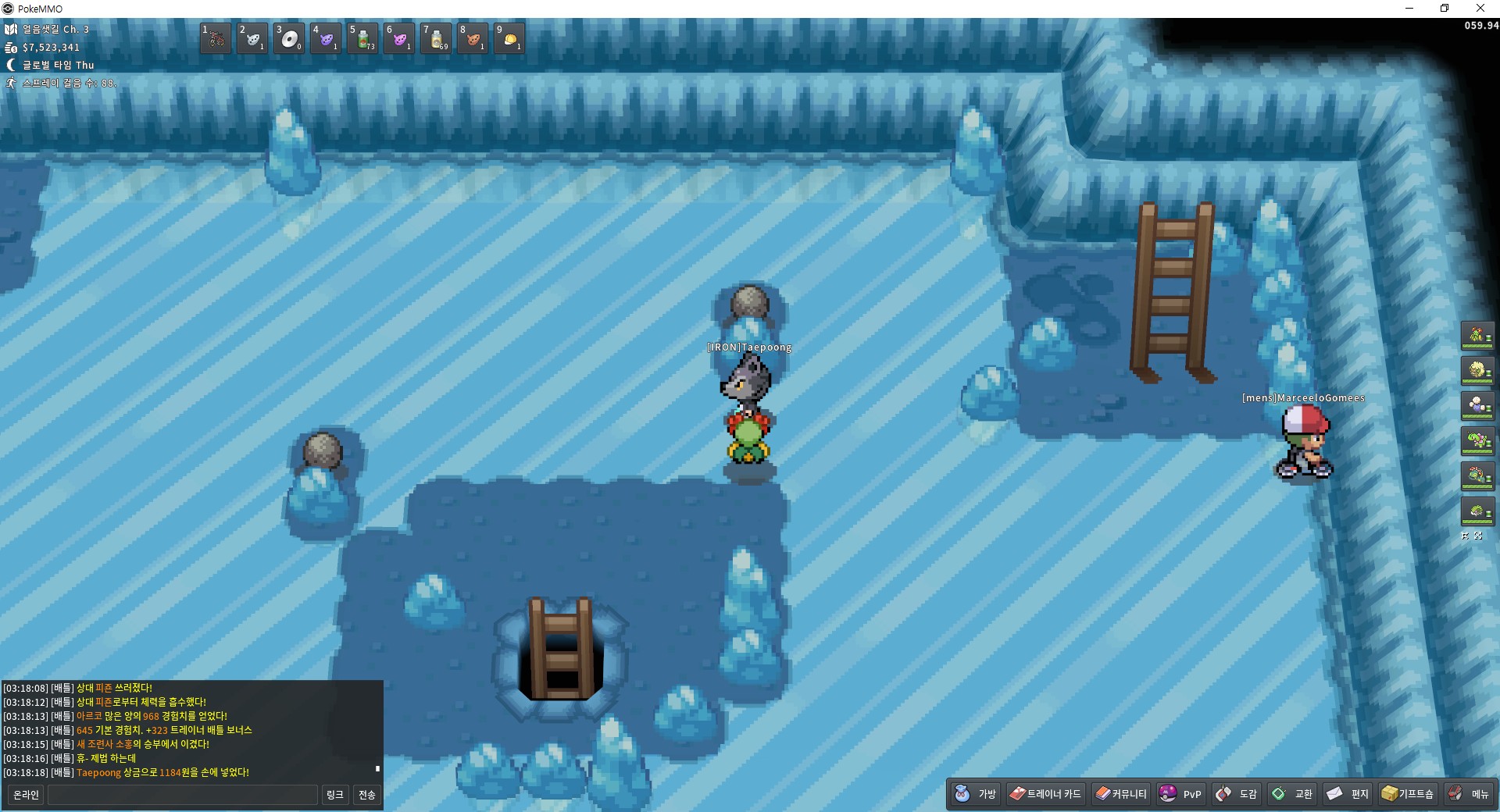The image size is (1500, 812).
Task: Close the PokeMMO window
Action: (x=1480, y=9)
